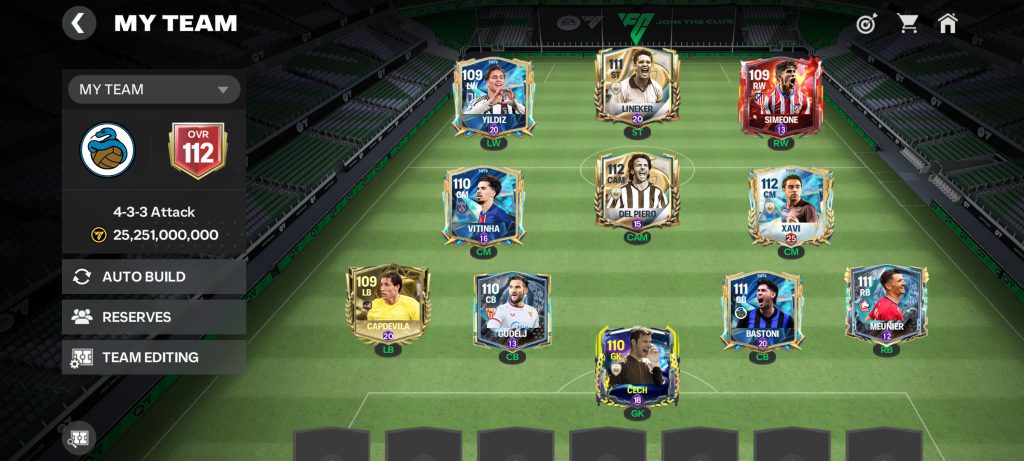The height and width of the screenshot is (461, 1024).
Task: Return to the home screen
Action: point(948,23)
